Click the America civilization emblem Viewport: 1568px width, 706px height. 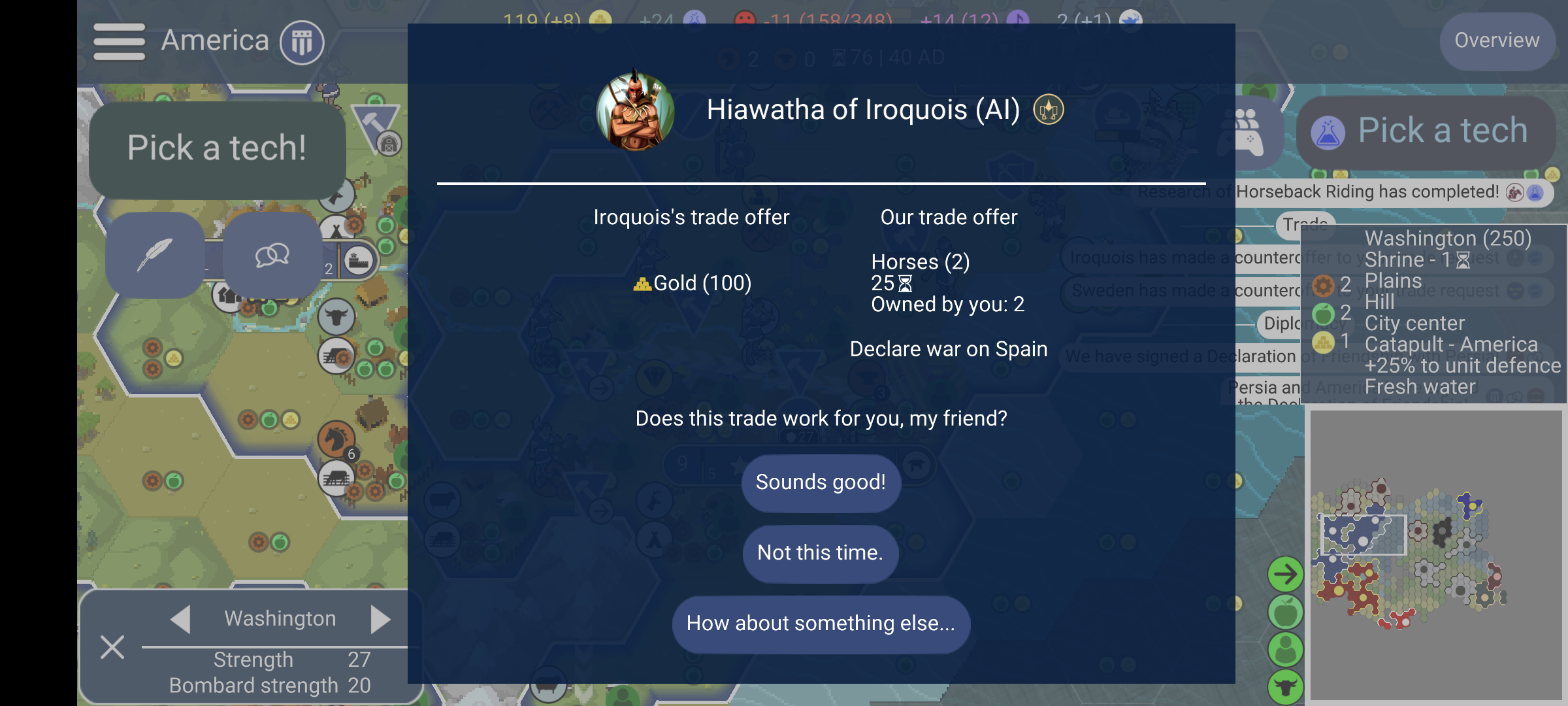301,42
